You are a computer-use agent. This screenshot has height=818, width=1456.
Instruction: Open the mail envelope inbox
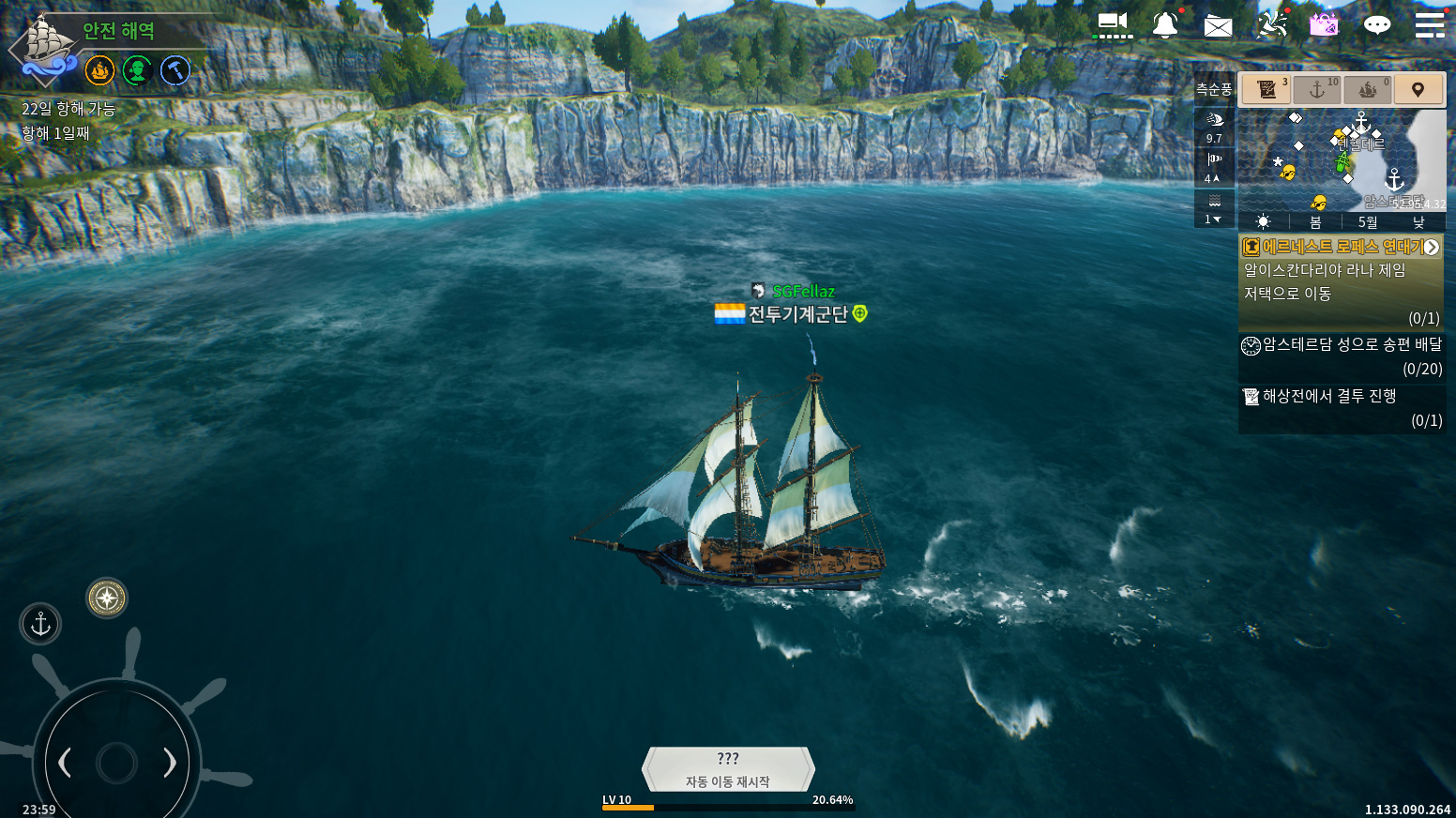(x=1218, y=26)
